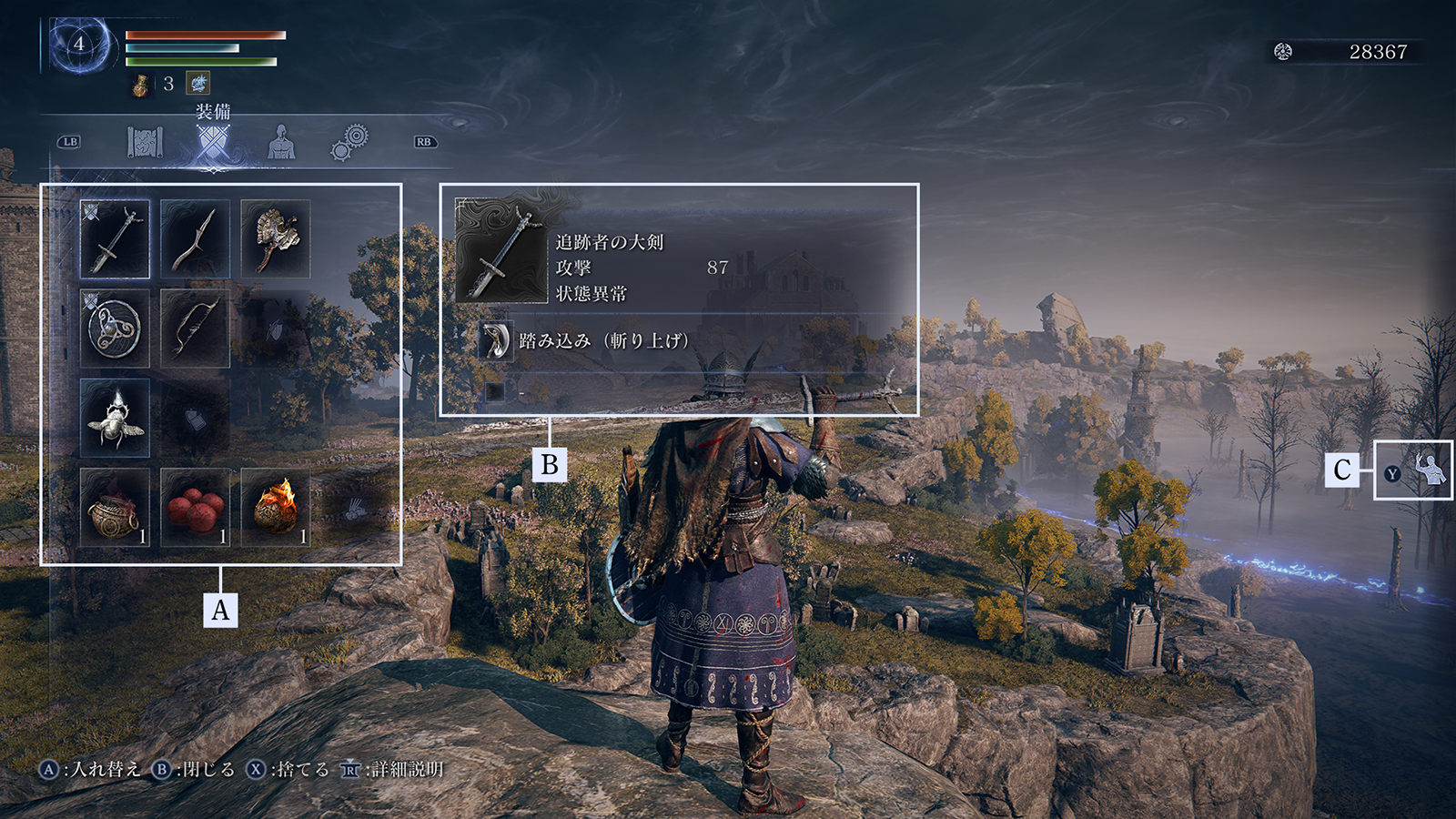
Task: Open the map tab
Action: point(144,142)
